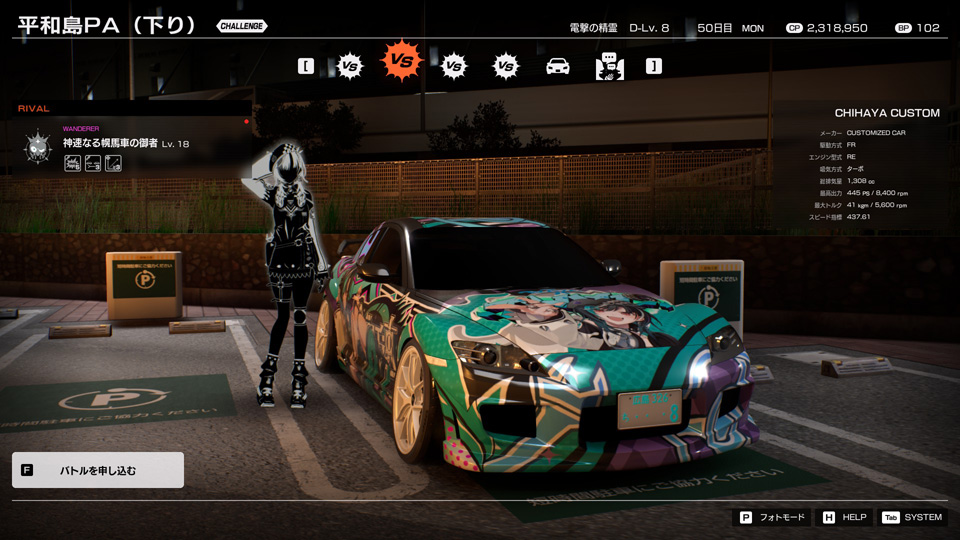Viewport: 960px width, 540px height.
Task: Select the rival 神速なる幌馬車の御者 entry
Action: [x=126, y=144]
